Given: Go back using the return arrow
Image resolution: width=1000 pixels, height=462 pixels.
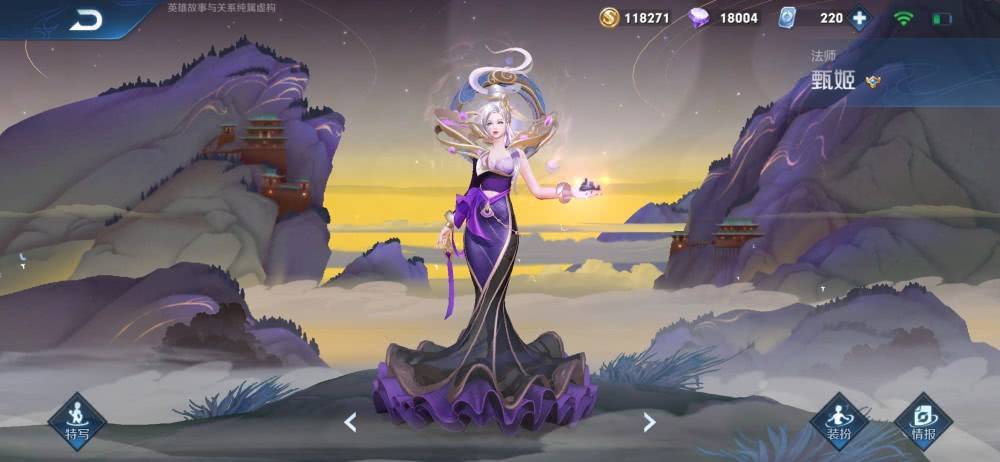Looking at the screenshot, I should point(86,20).
